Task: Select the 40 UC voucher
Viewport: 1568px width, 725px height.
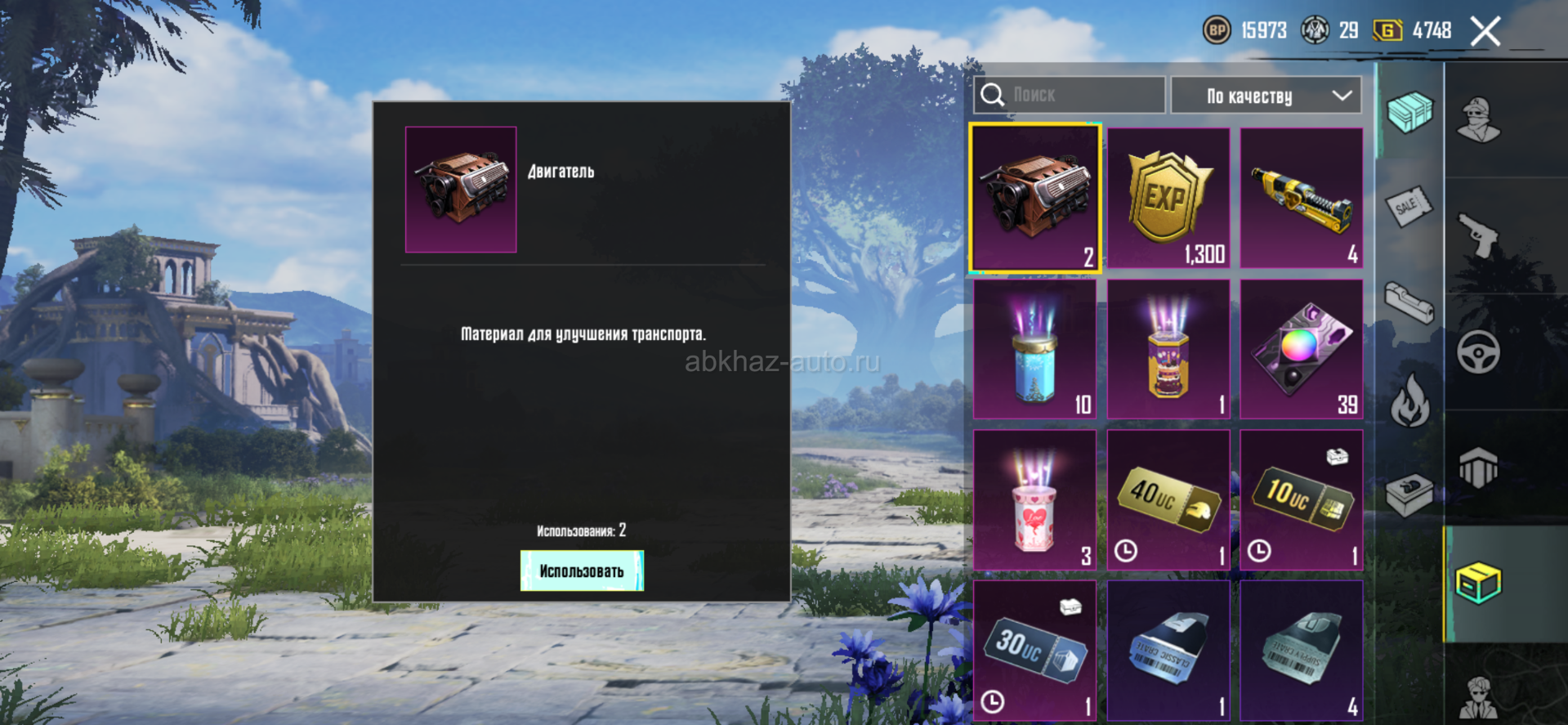Action: 1168,499
